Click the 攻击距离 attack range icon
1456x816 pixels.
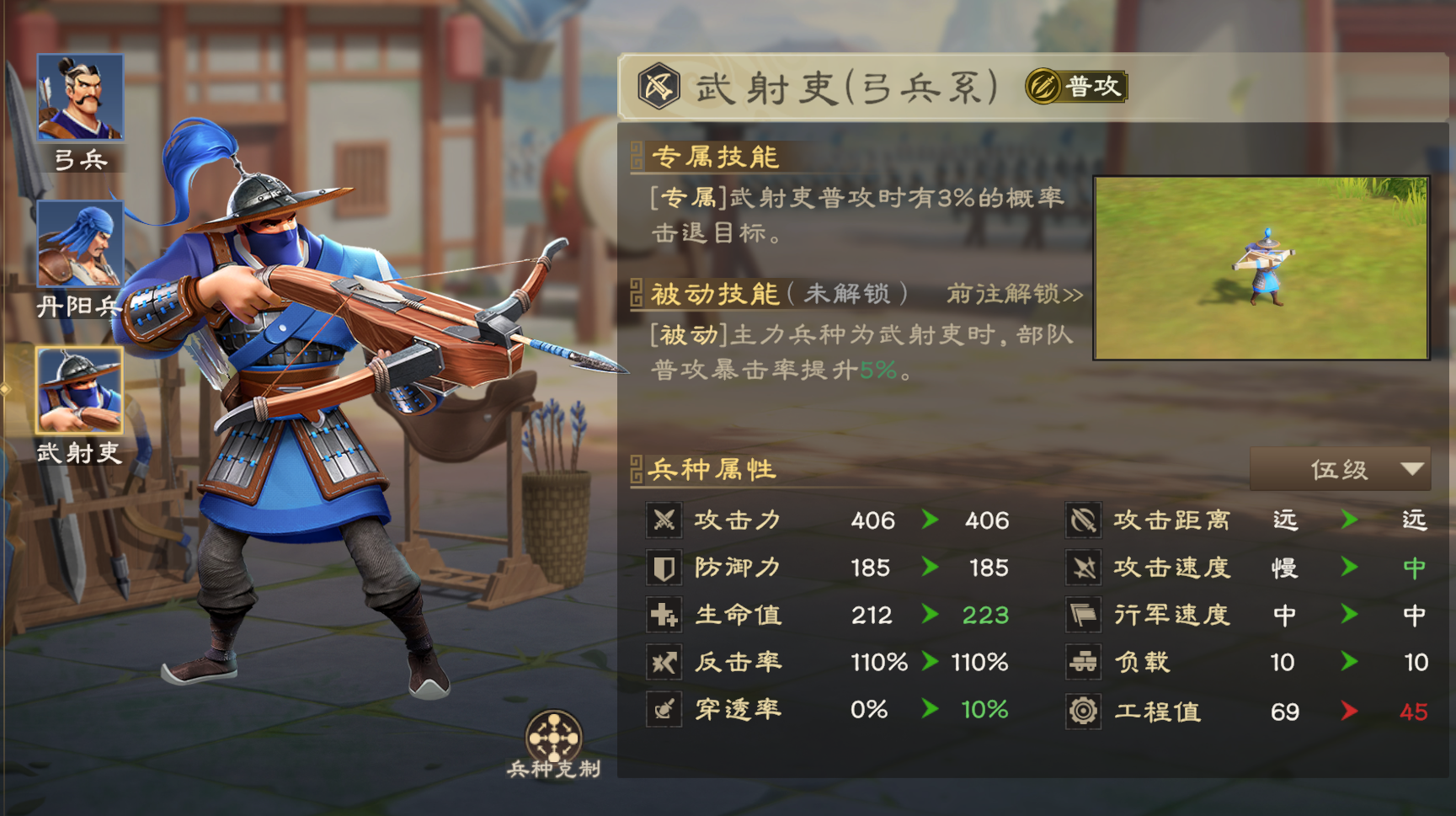click(1082, 520)
